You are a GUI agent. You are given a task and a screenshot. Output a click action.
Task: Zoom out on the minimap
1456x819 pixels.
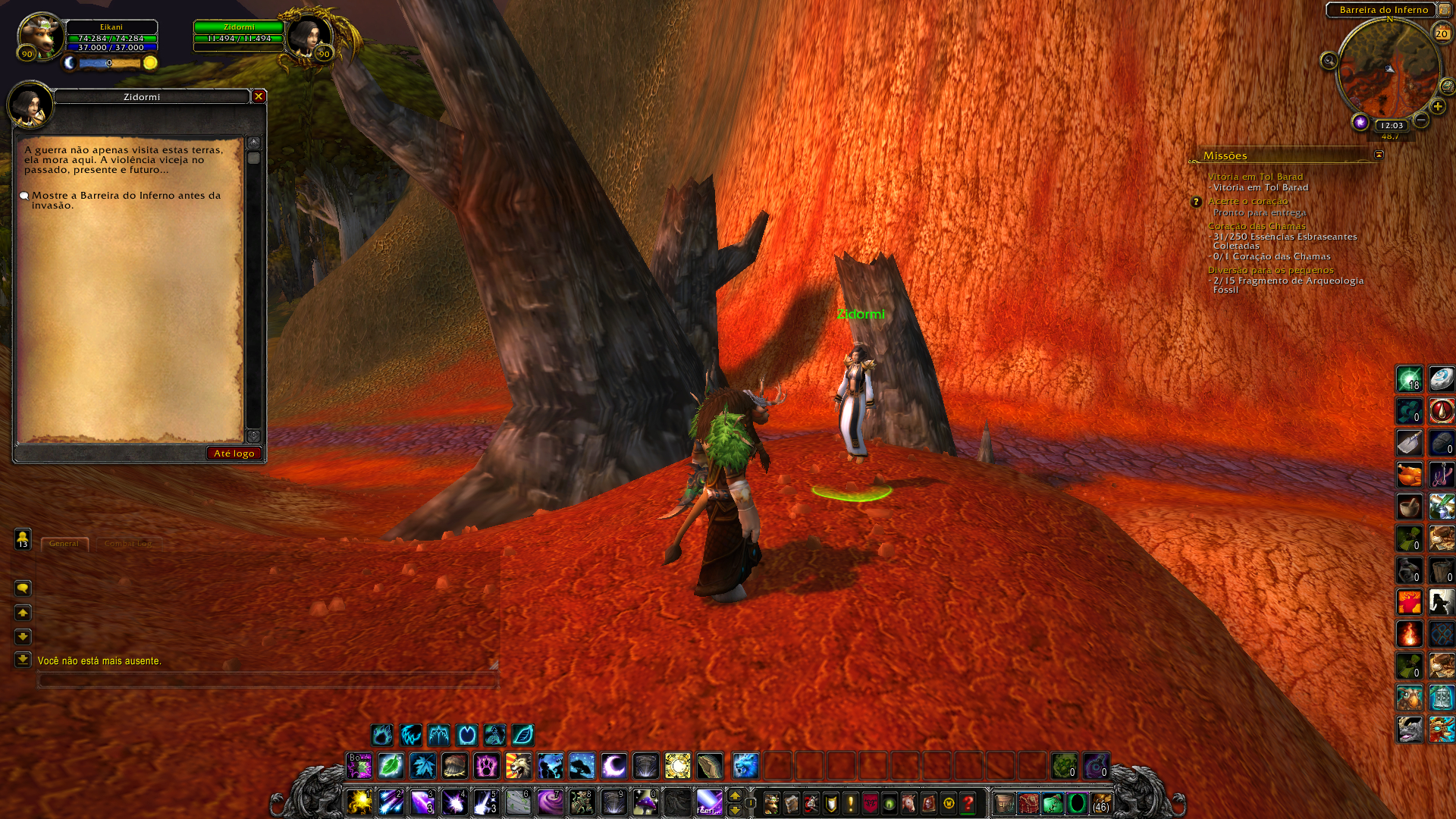(1421, 120)
